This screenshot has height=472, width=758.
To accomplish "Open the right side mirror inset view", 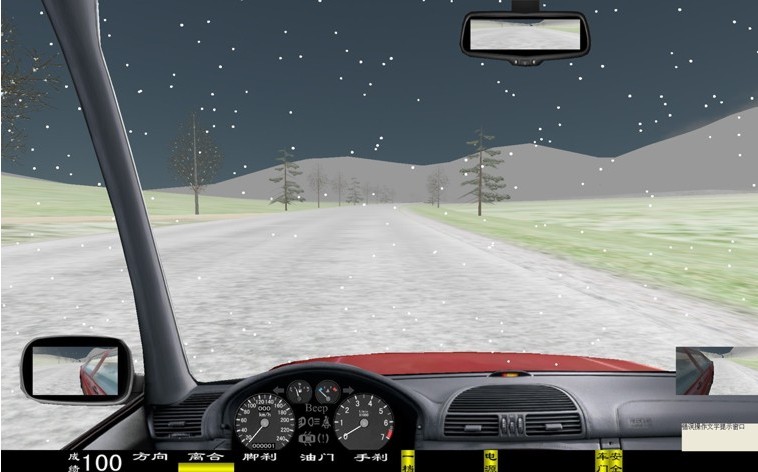I will [x=716, y=370].
